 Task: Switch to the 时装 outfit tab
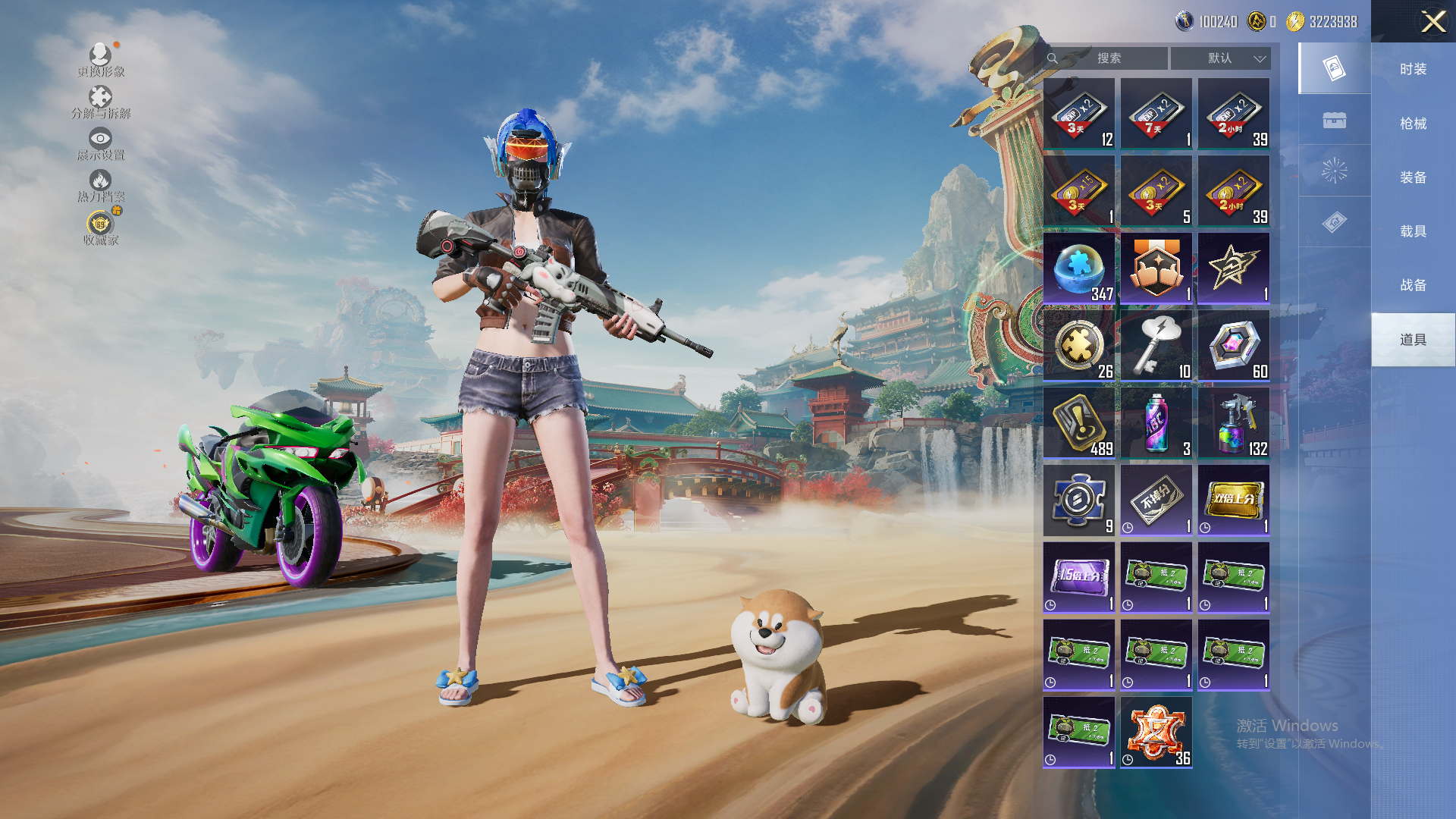click(x=1413, y=69)
